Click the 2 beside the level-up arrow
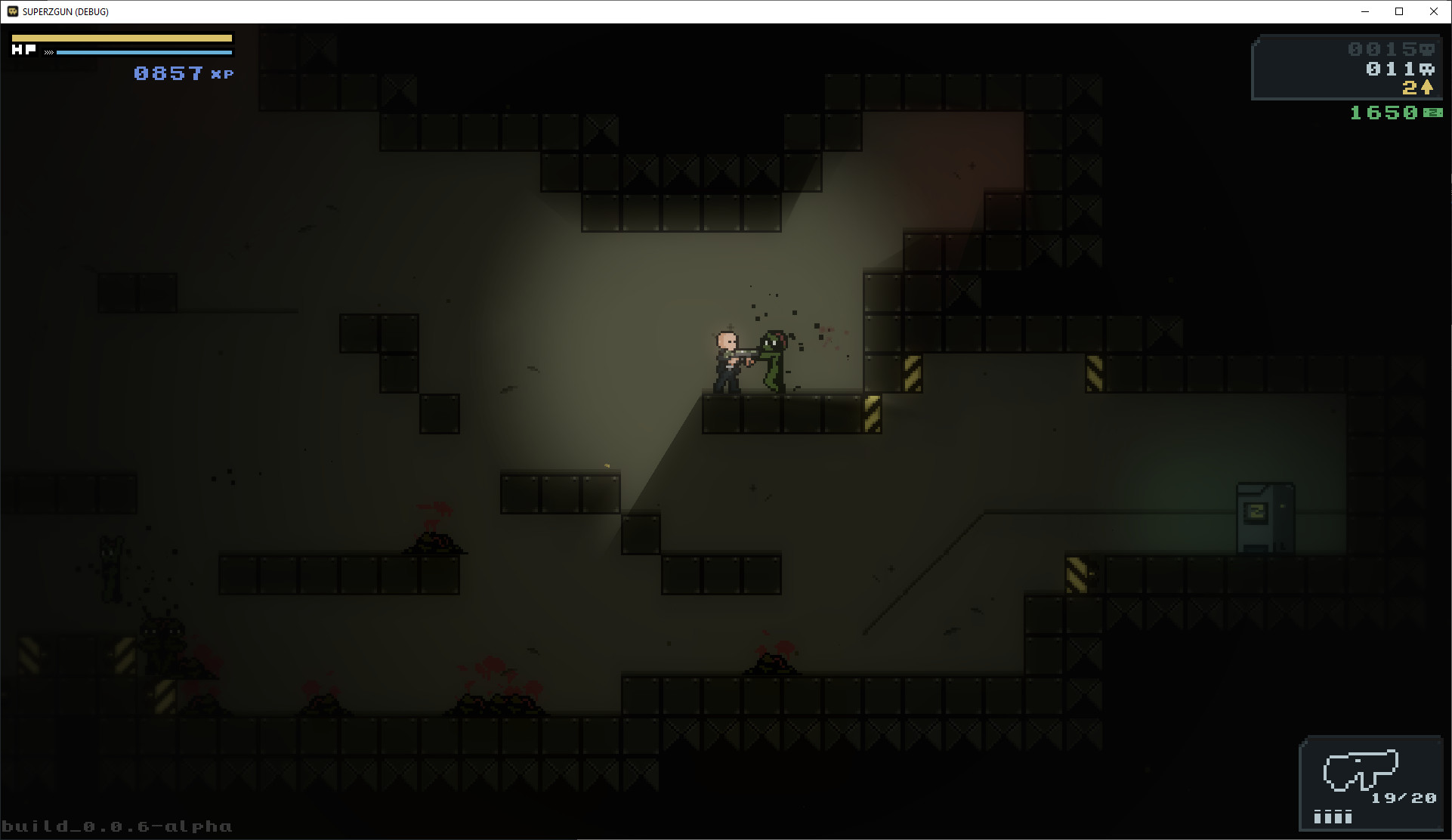The image size is (1452, 840). click(1410, 88)
